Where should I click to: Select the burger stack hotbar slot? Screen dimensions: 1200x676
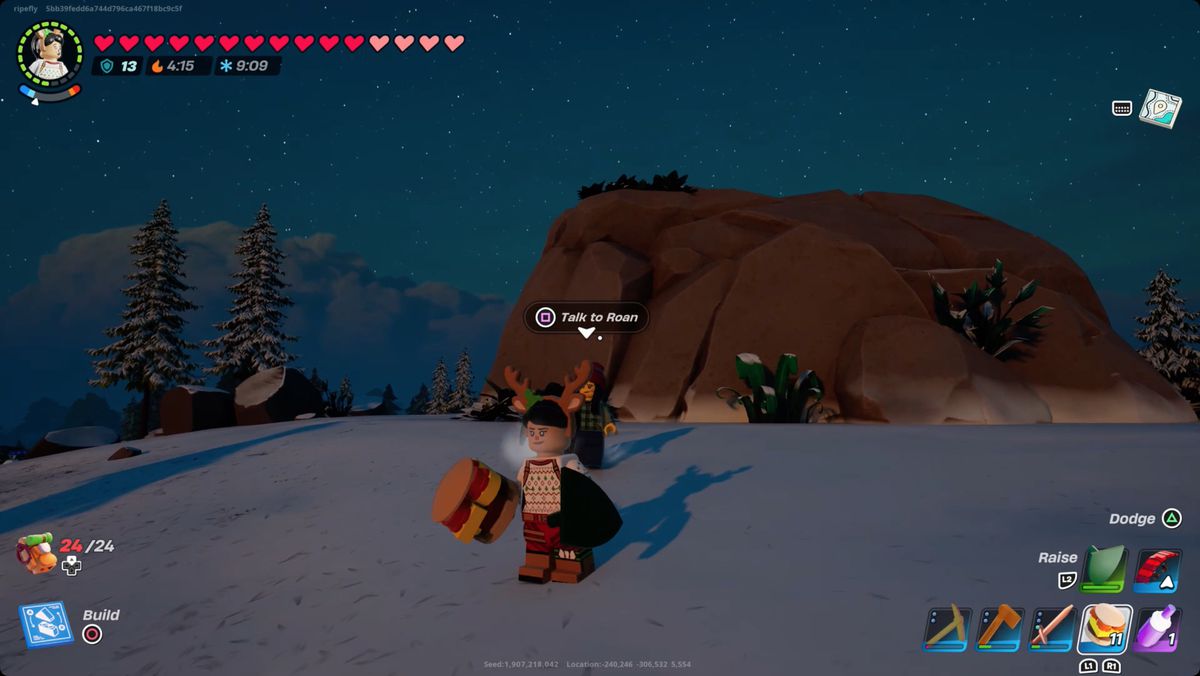click(x=1105, y=629)
